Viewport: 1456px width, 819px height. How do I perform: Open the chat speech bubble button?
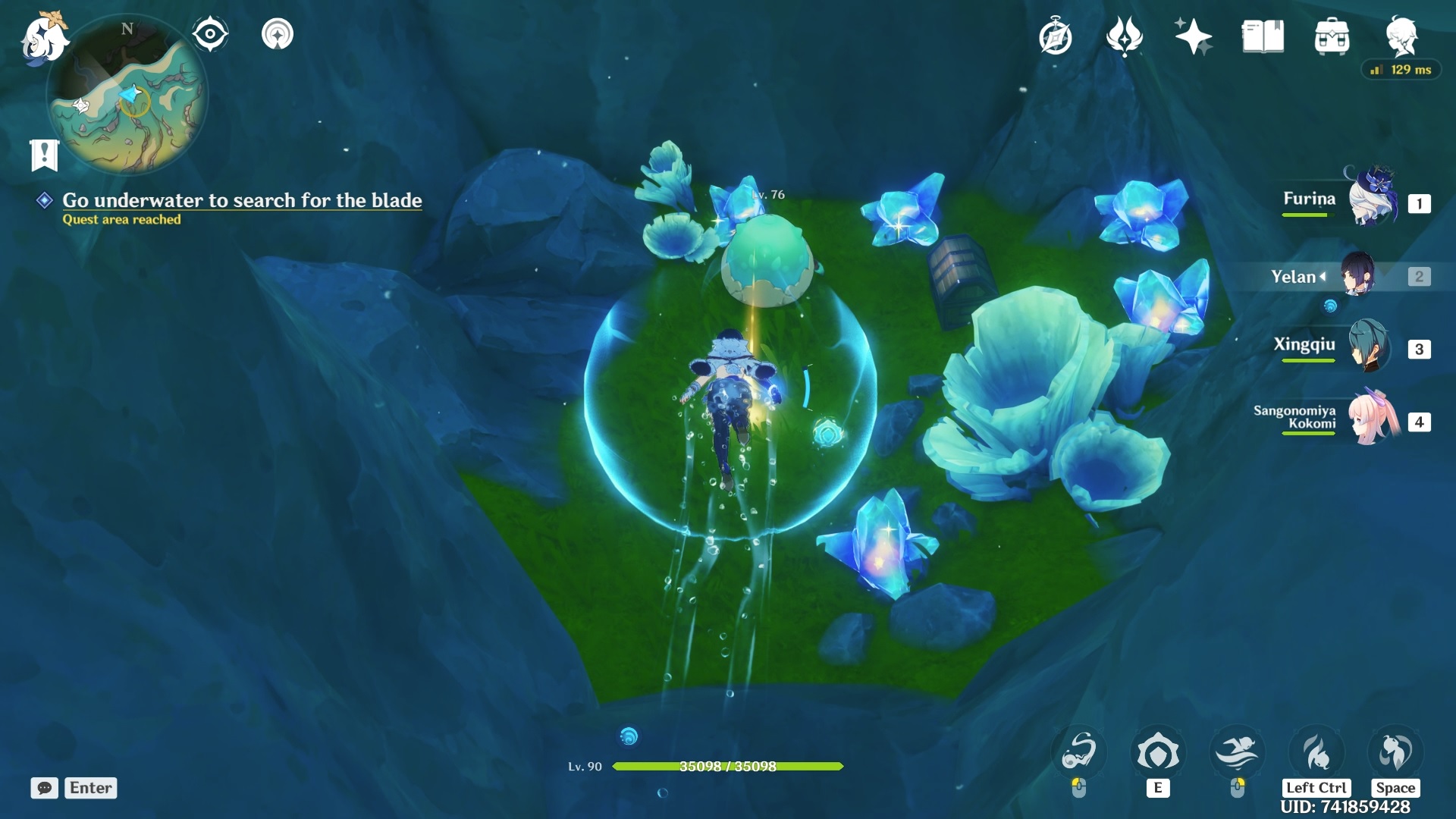45,788
